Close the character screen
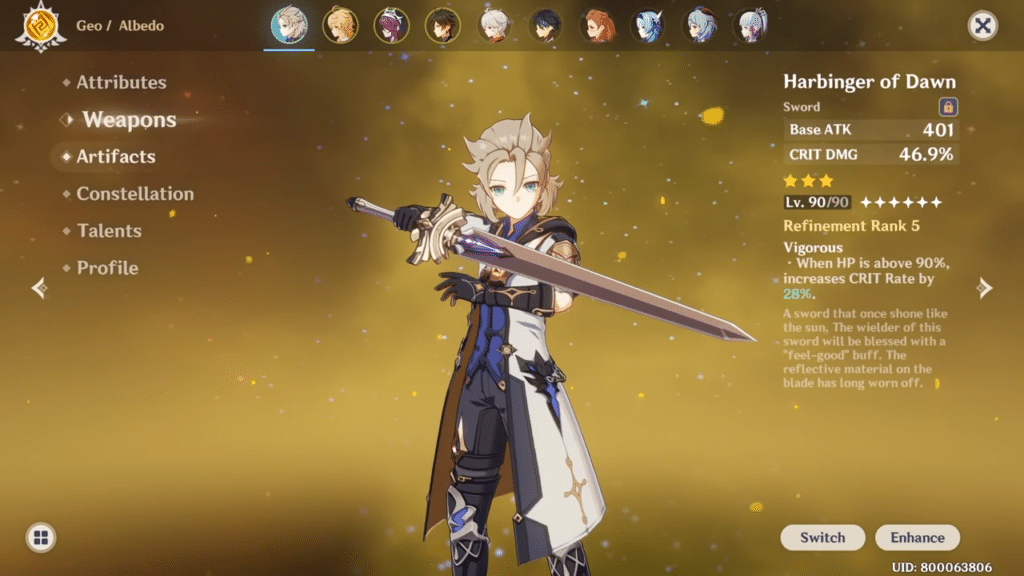This screenshot has width=1024, height=576. (x=983, y=26)
